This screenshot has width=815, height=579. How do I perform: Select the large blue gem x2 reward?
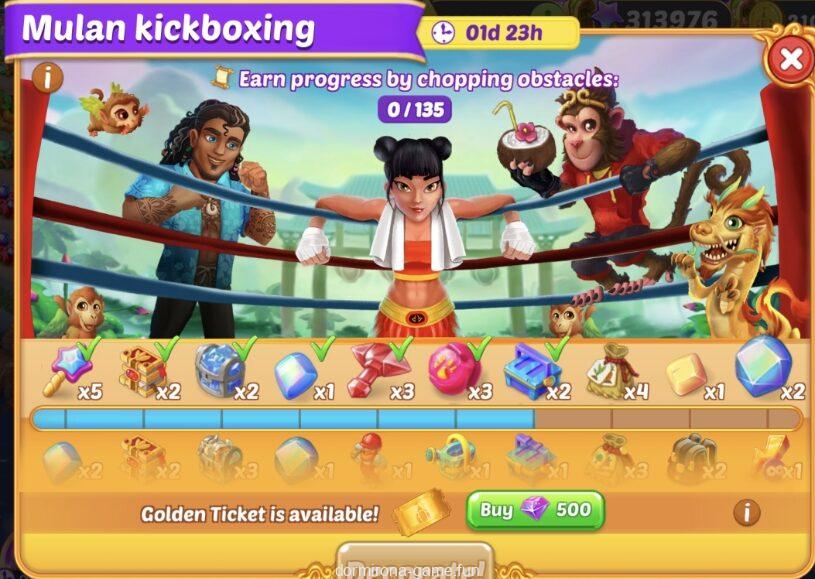point(762,366)
